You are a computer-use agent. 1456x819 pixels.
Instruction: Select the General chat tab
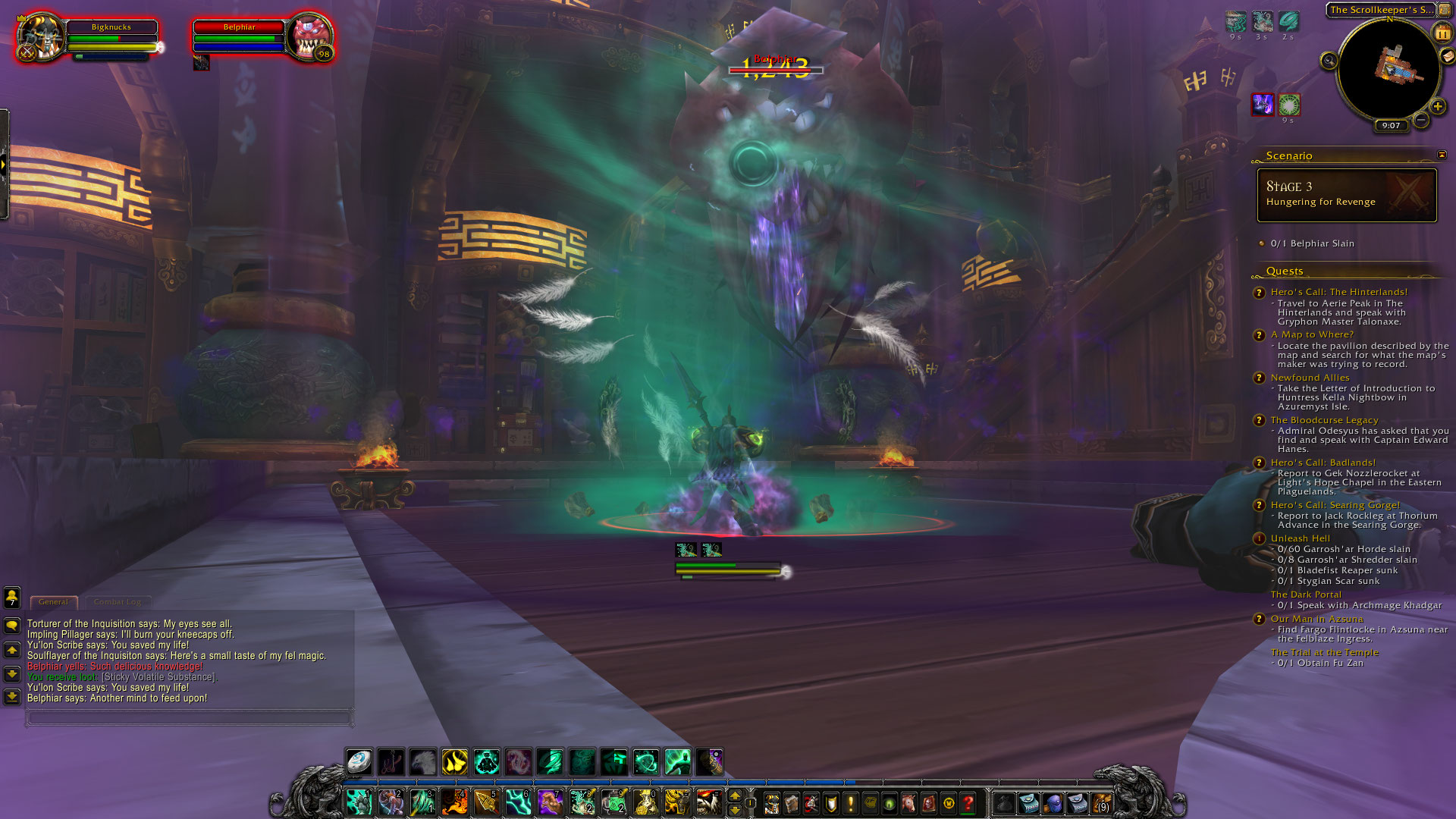[x=53, y=601]
